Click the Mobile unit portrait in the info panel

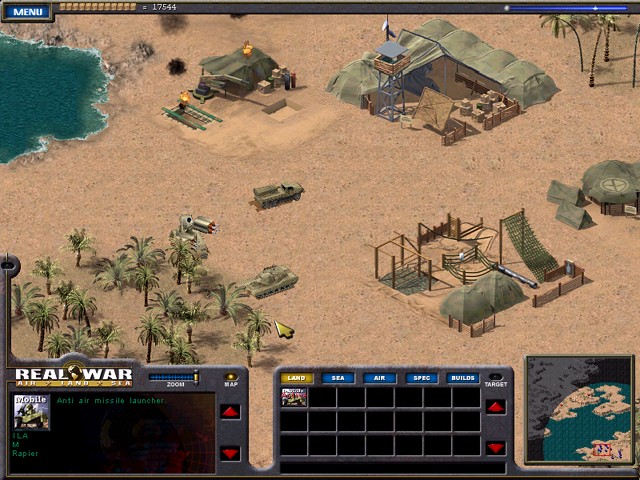pos(31,411)
